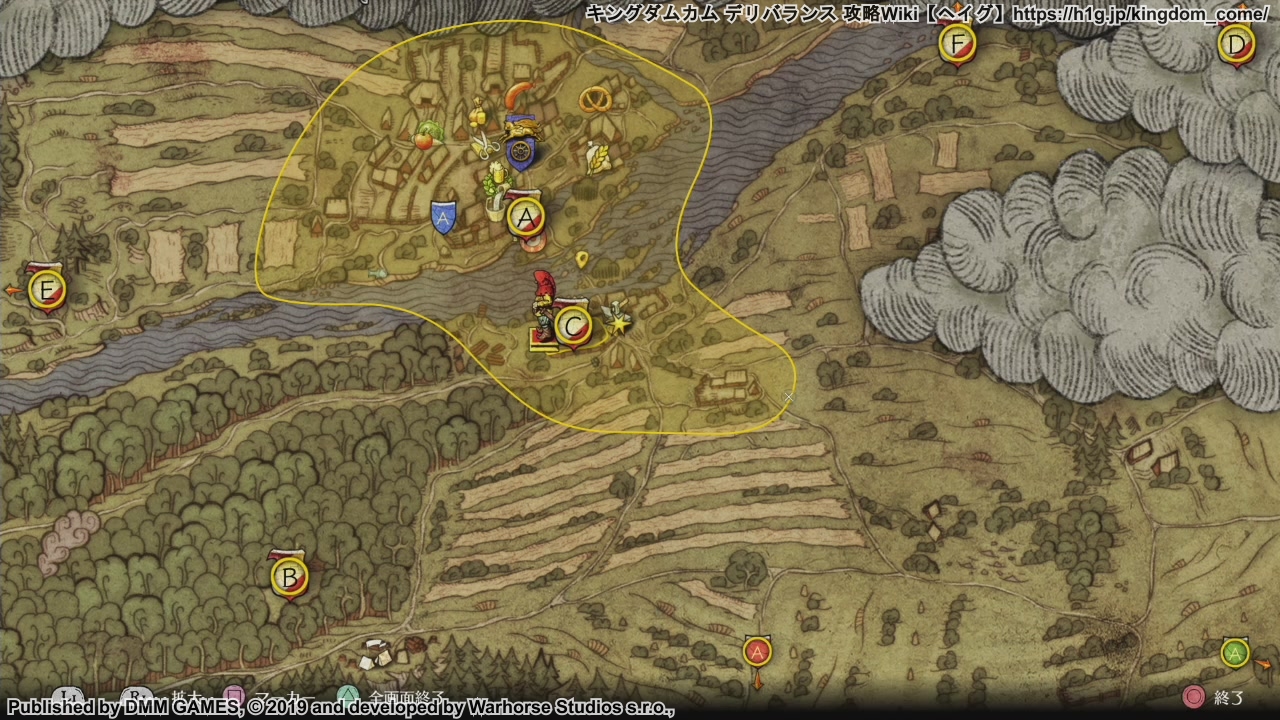Click the hammer and star blacksmith icon
Screen dimensions: 1280x720
pos(617,318)
